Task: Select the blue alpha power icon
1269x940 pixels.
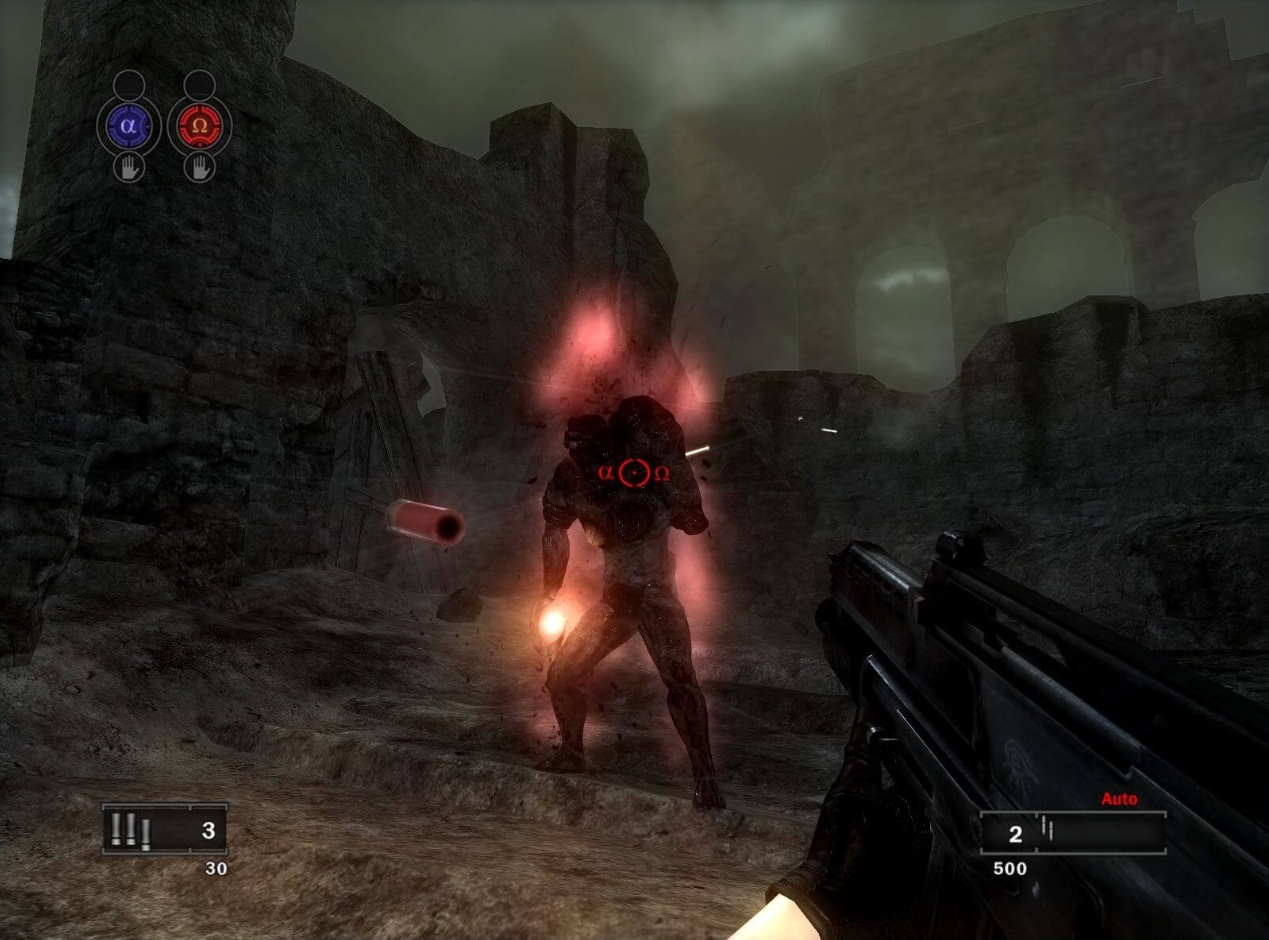Action: [x=129, y=126]
